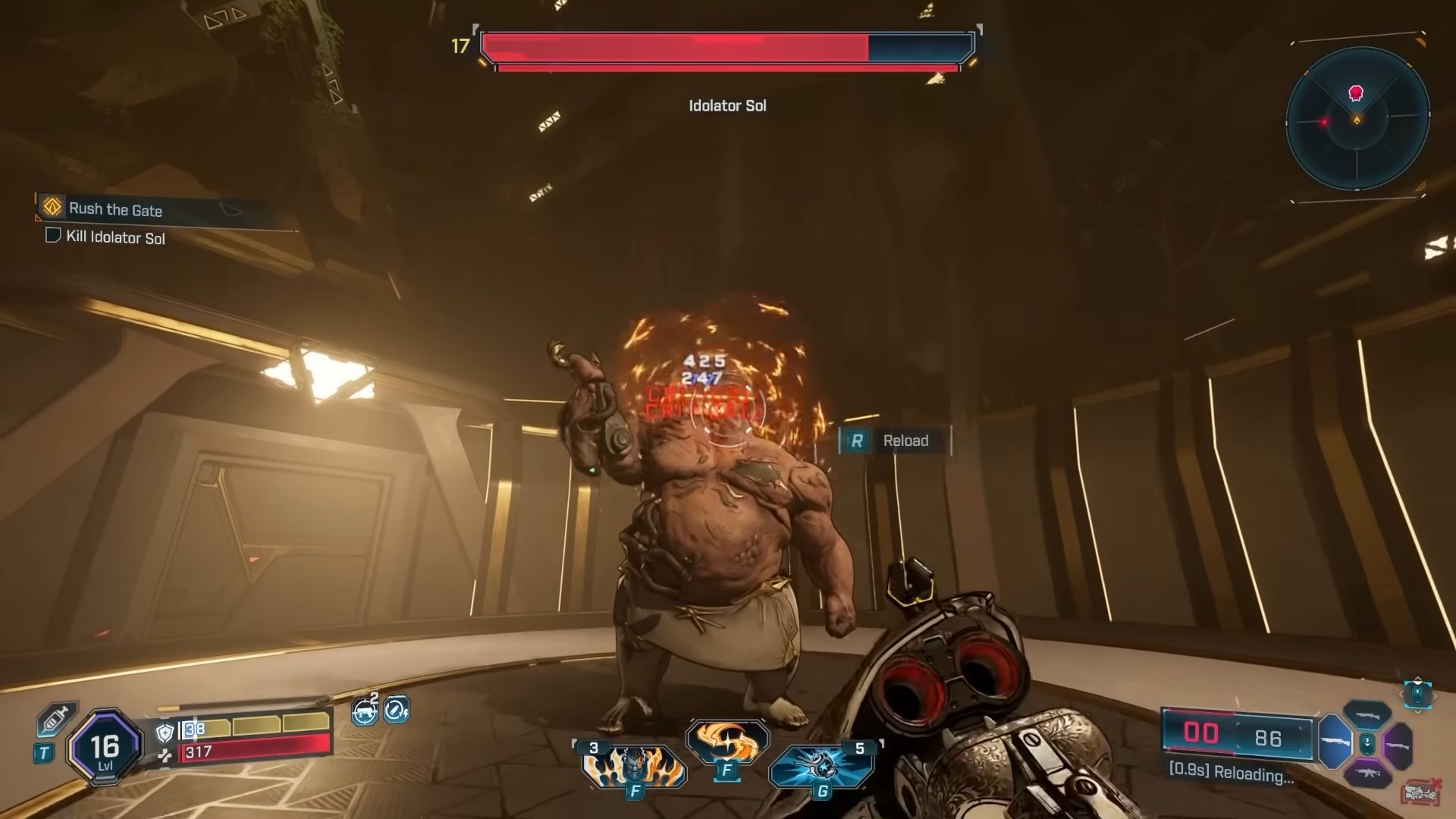The height and width of the screenshot is (819, 1456).
Task: Select the health injector icon
Action: (x=57, y=720)
